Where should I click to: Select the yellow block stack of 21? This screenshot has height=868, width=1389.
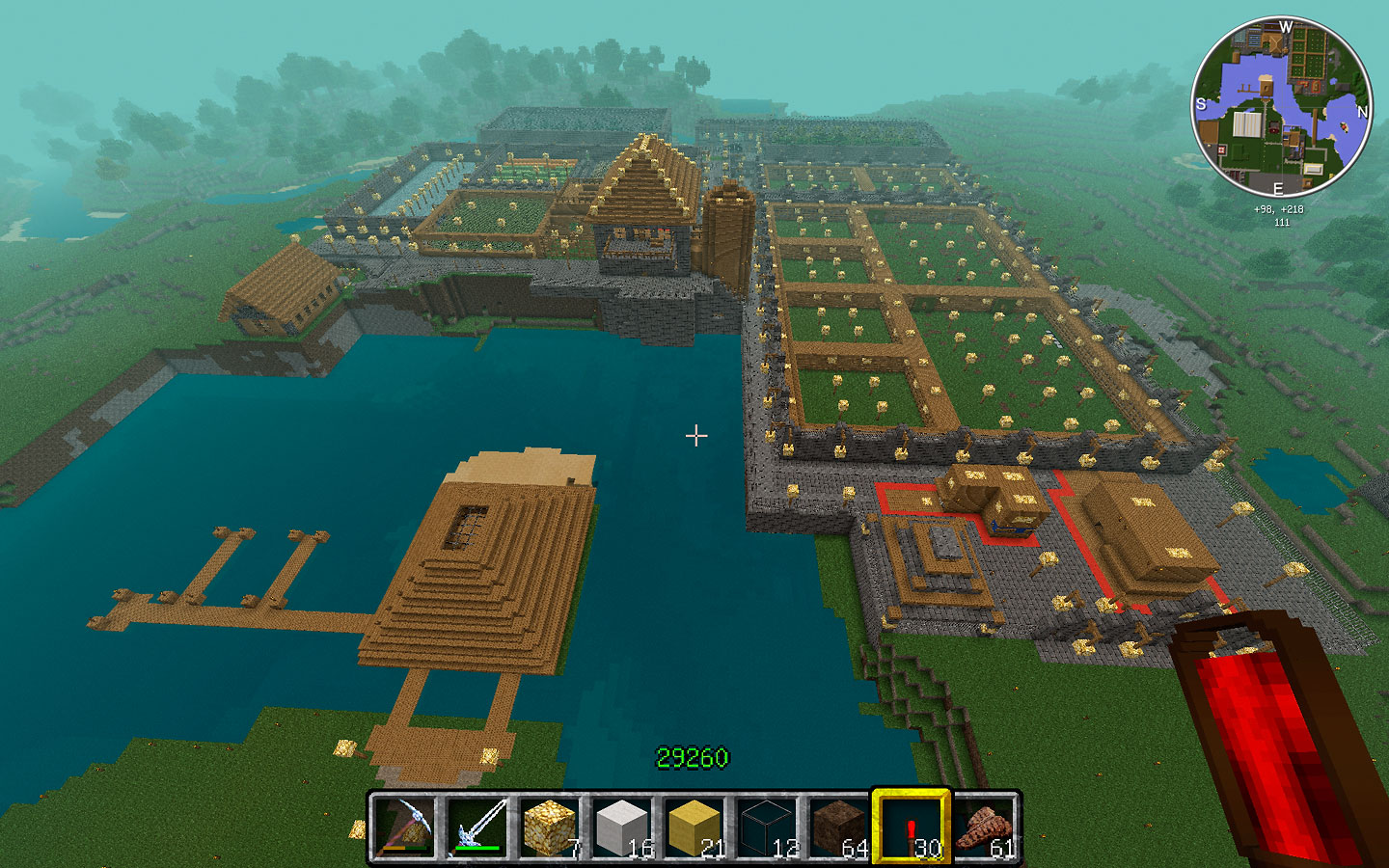click(x=694, y=827)
